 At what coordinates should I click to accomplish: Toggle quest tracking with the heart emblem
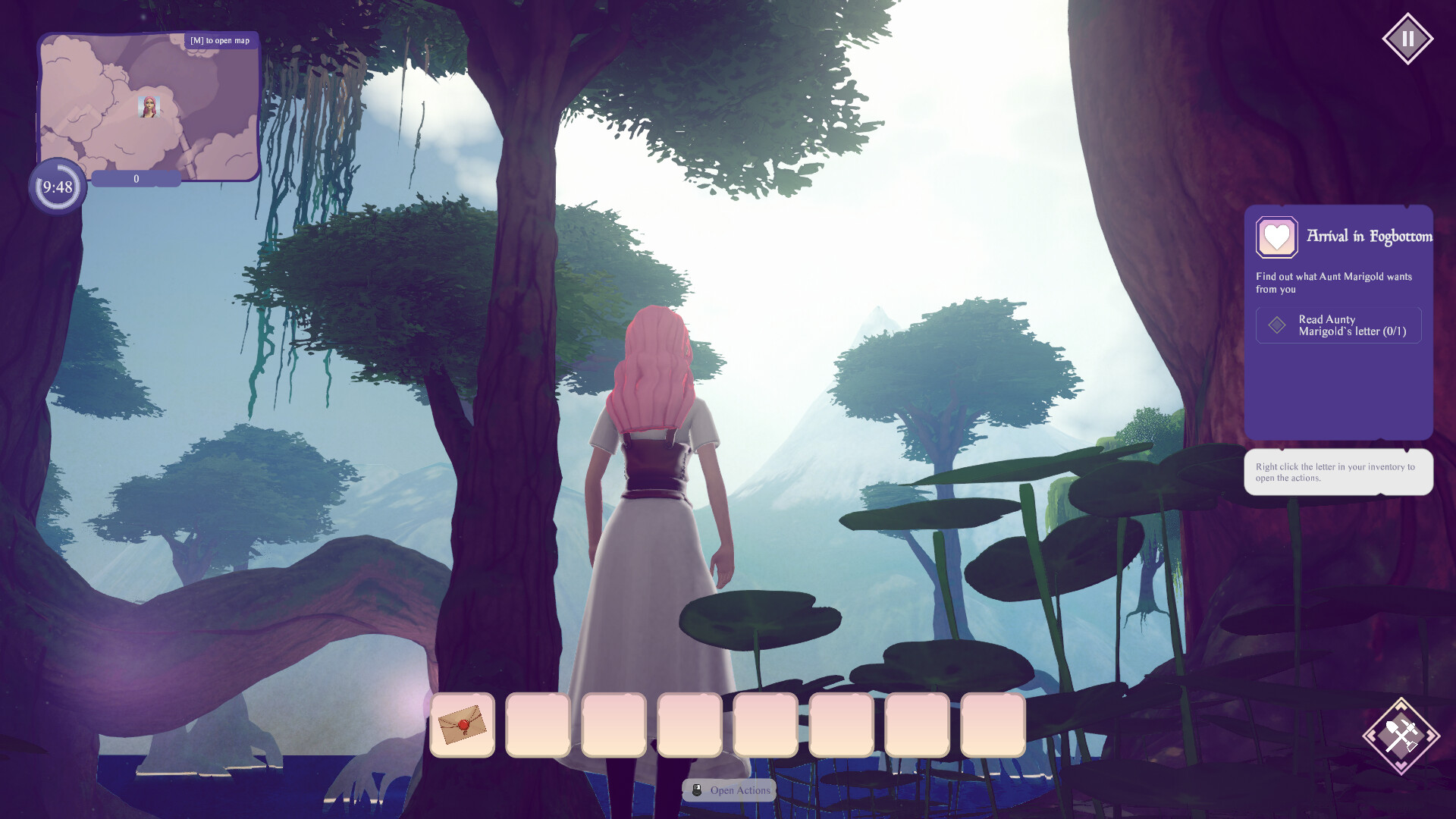pos(1276,237)
